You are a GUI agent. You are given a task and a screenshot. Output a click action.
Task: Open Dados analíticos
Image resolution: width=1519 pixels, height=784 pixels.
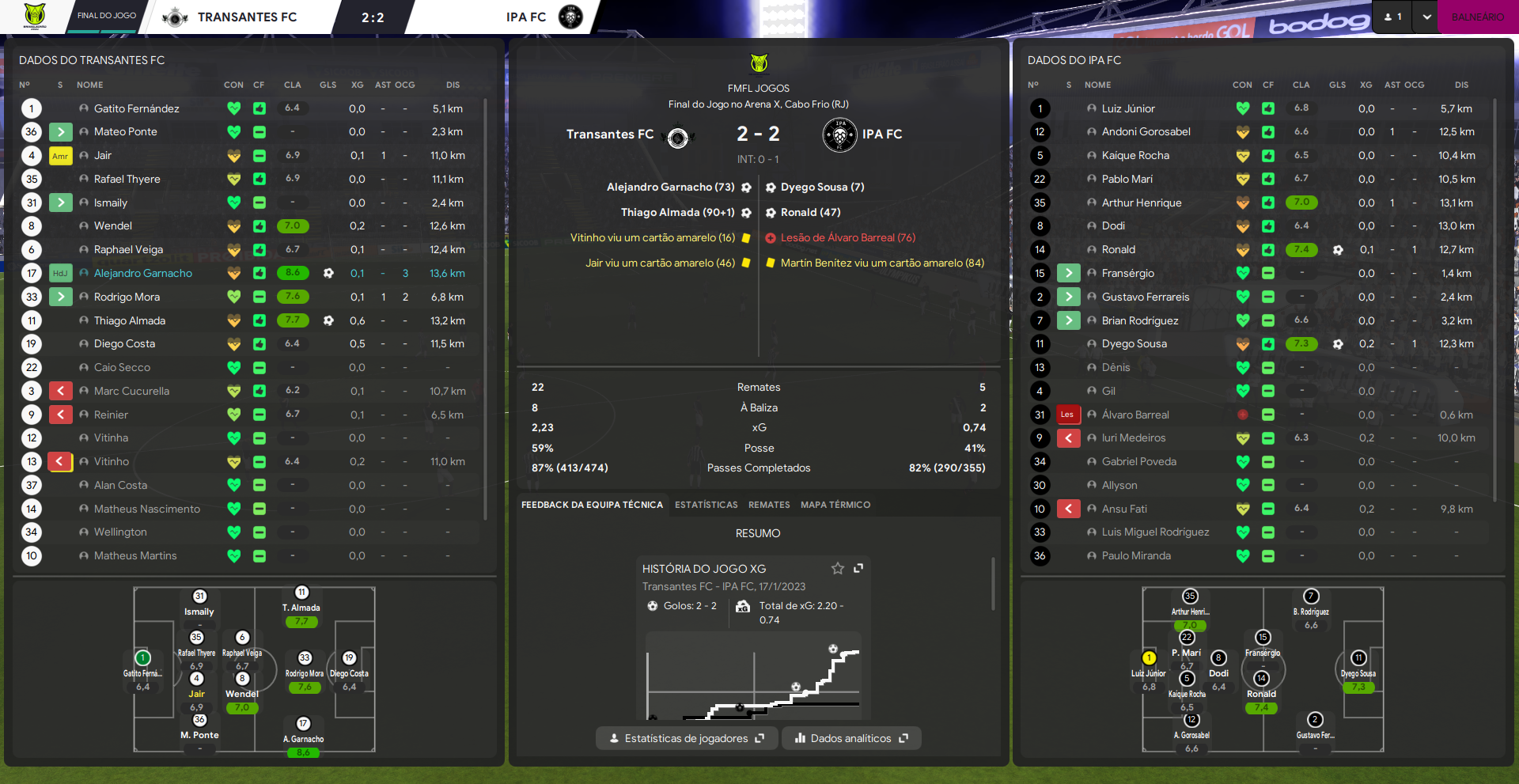851,738
